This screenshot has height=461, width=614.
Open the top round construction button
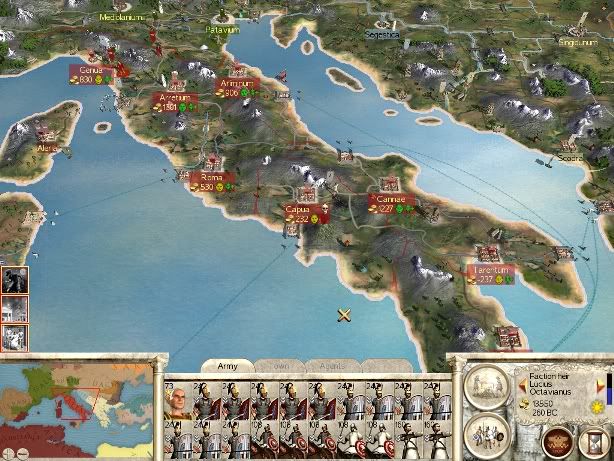pyautogui.click(x=487, y=388)
